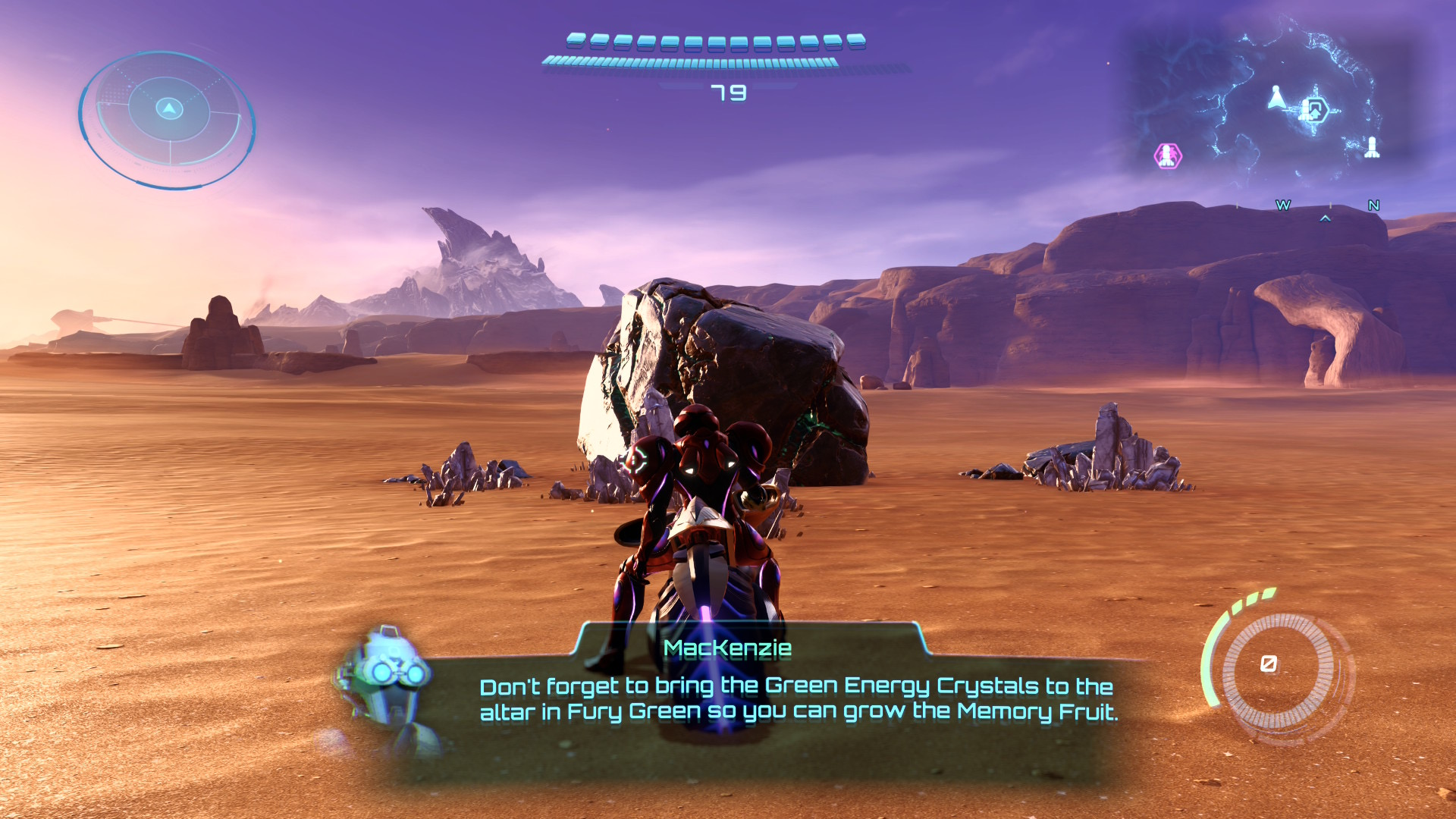
Task: Select the lone white tower map marker
Action: pyautogui.click(x=1372, y=146)
